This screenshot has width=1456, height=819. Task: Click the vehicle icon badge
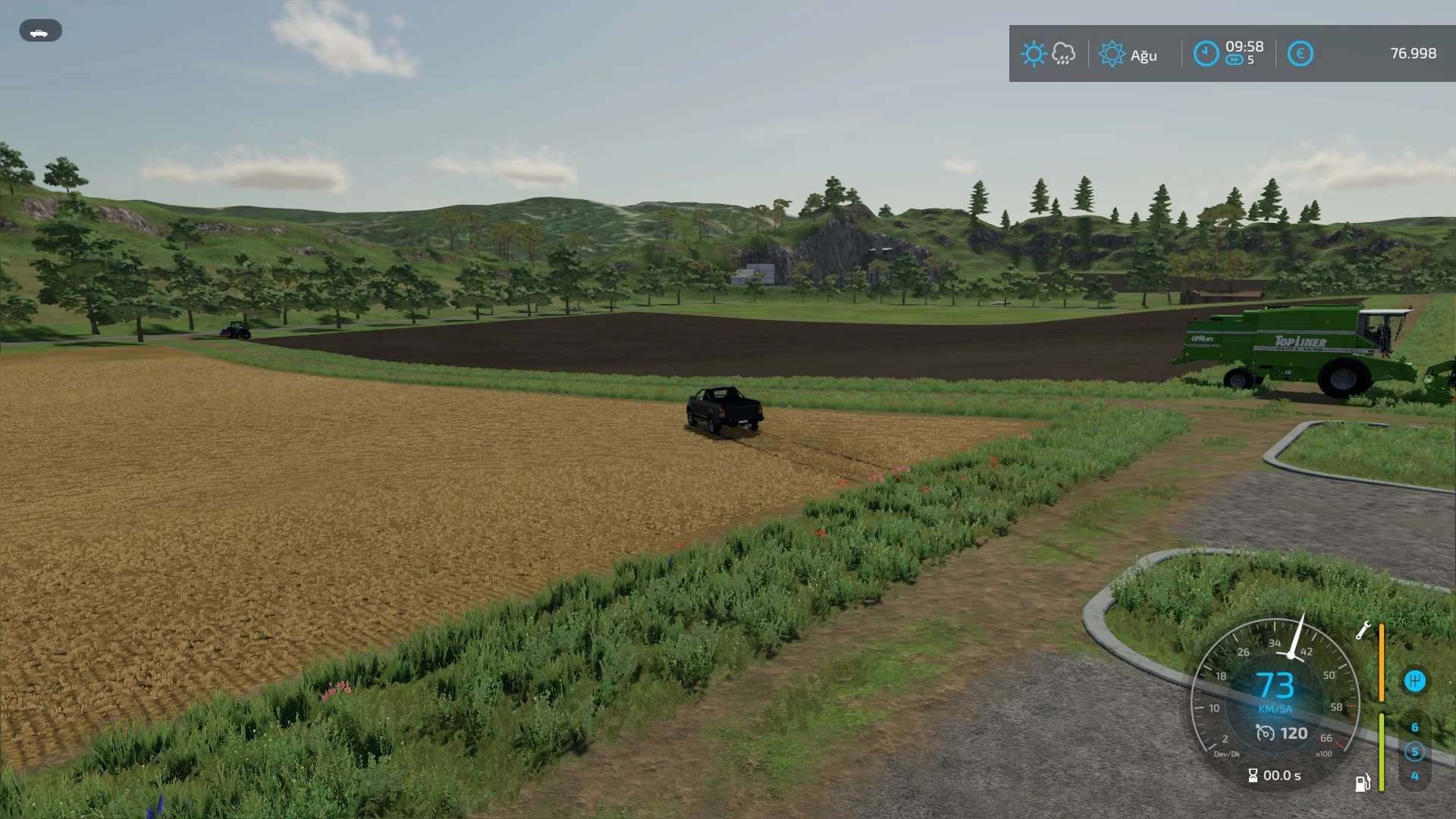40,31
